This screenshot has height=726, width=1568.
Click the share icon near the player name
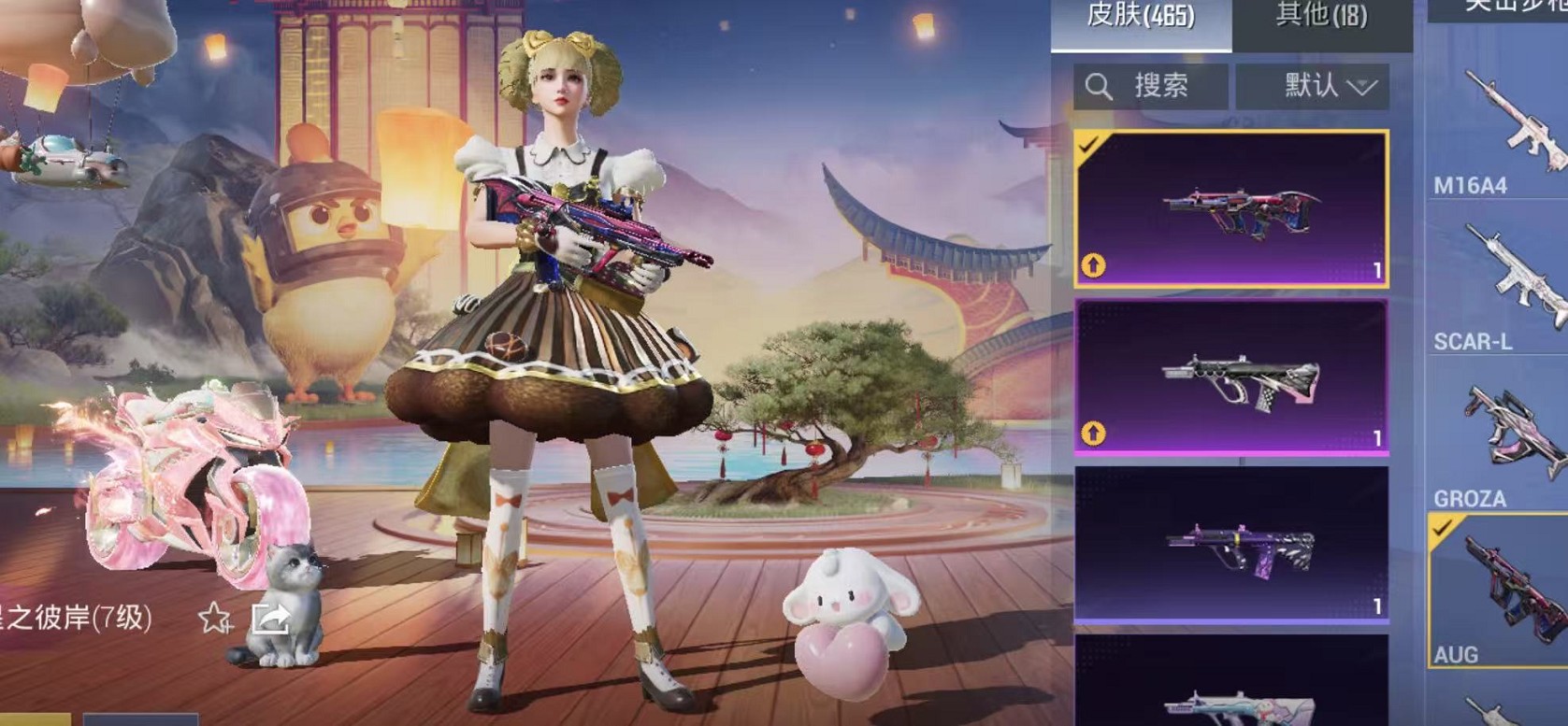[272, 618]
